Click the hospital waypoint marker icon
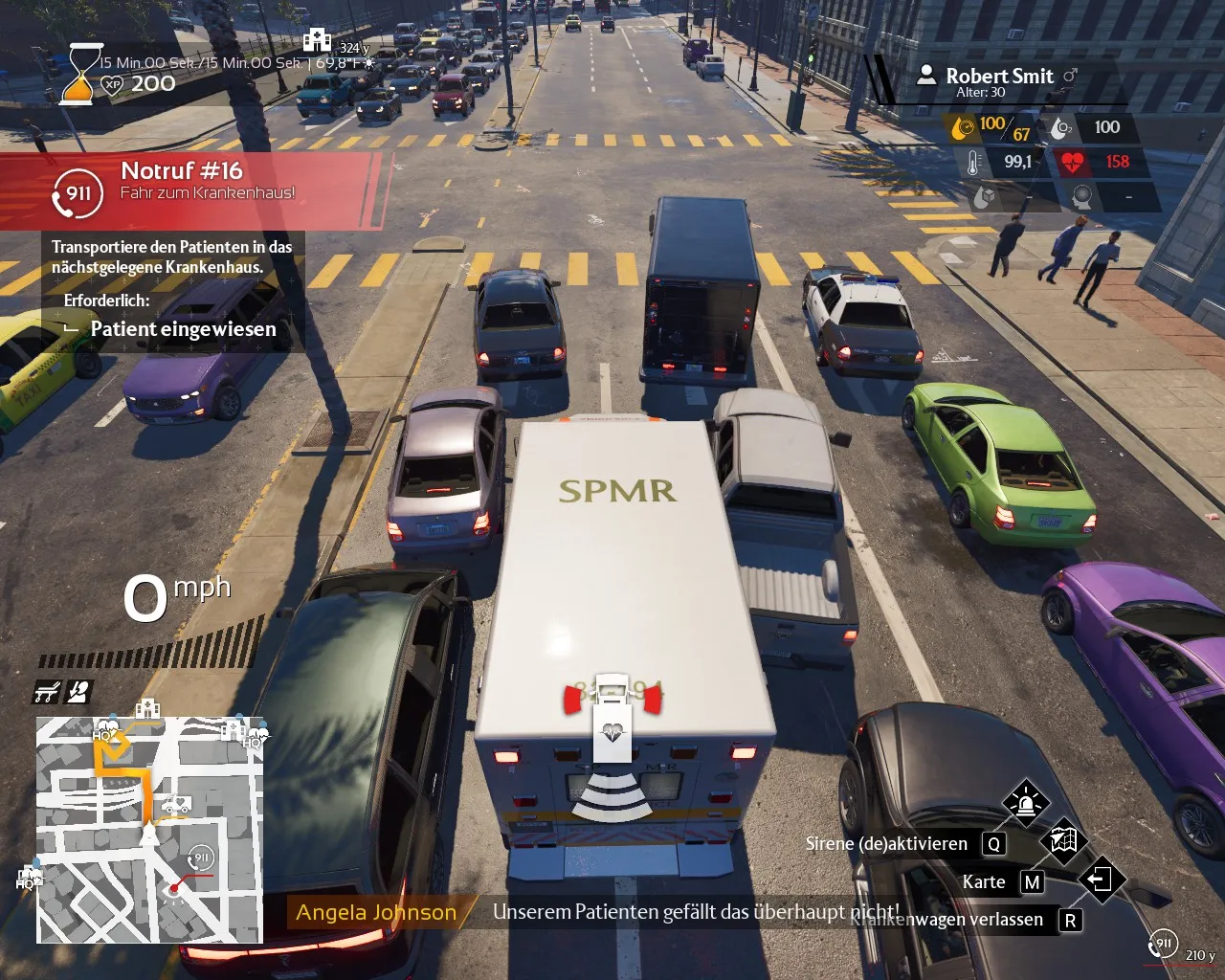The height and width of the screenshot is (980, 1225). point(317,40)
